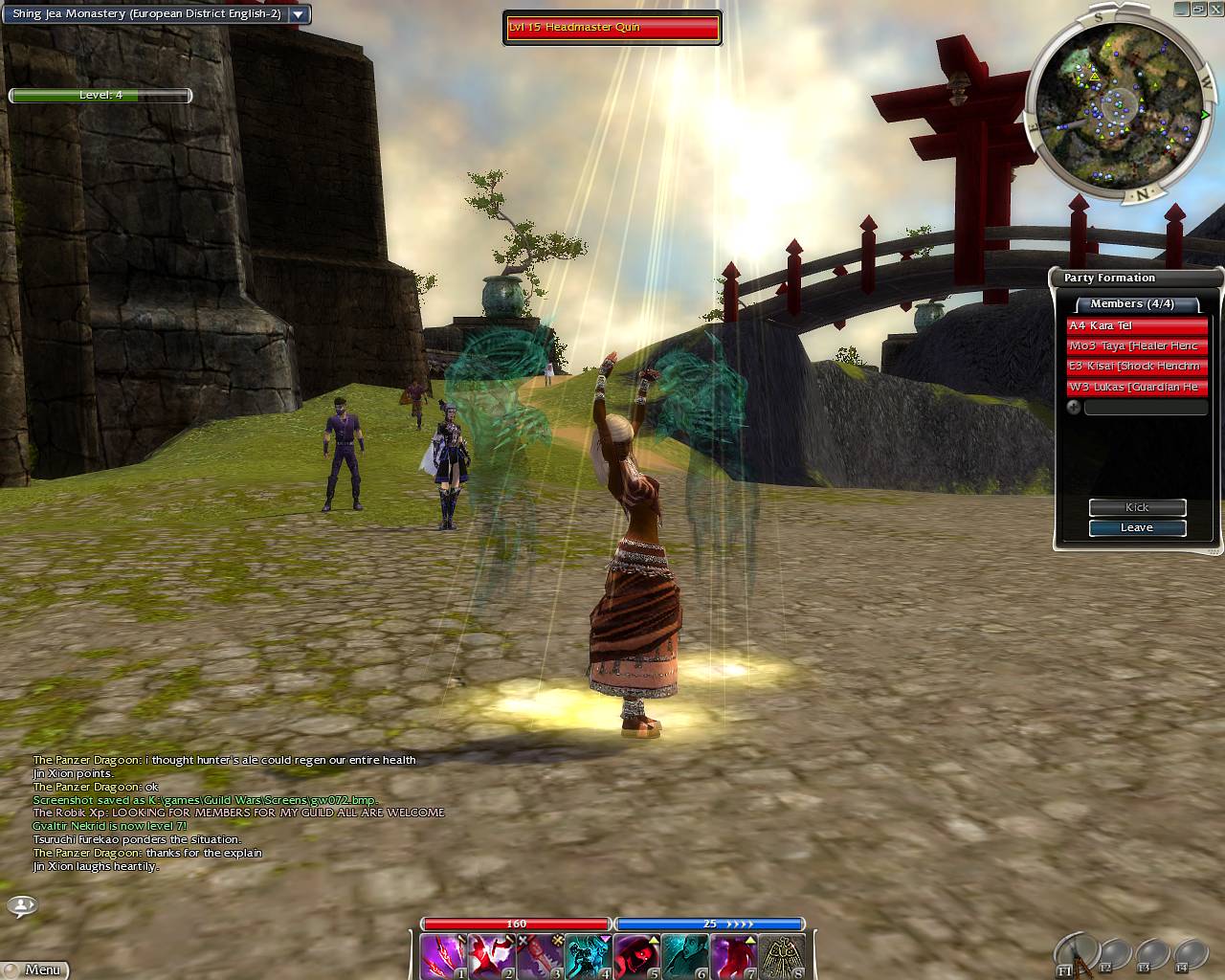
Task: Open the district selection dropdown
Action: (299, 14)
